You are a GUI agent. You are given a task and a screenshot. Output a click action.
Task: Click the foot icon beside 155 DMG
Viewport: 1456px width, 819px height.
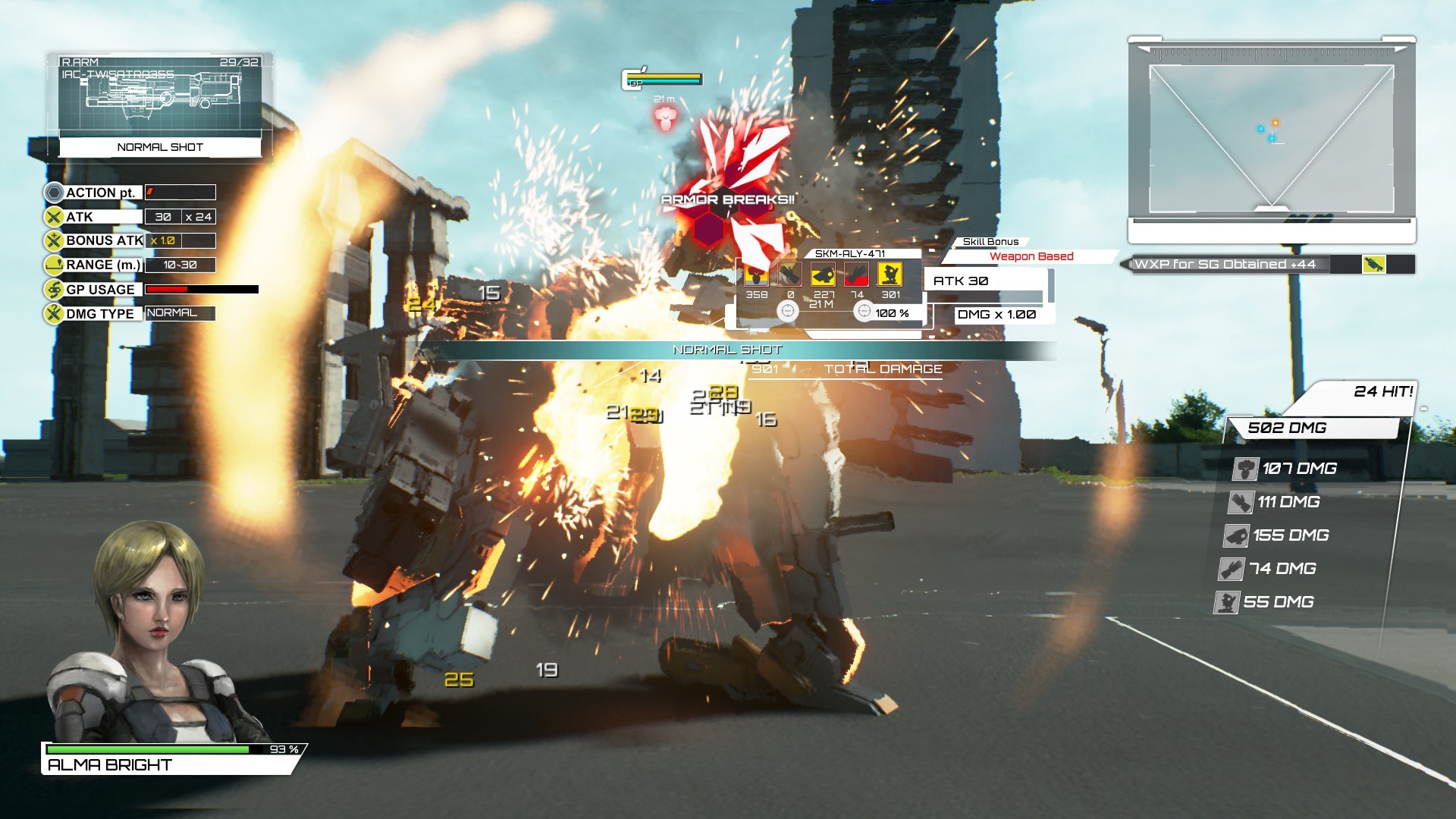click(1237, 537)
